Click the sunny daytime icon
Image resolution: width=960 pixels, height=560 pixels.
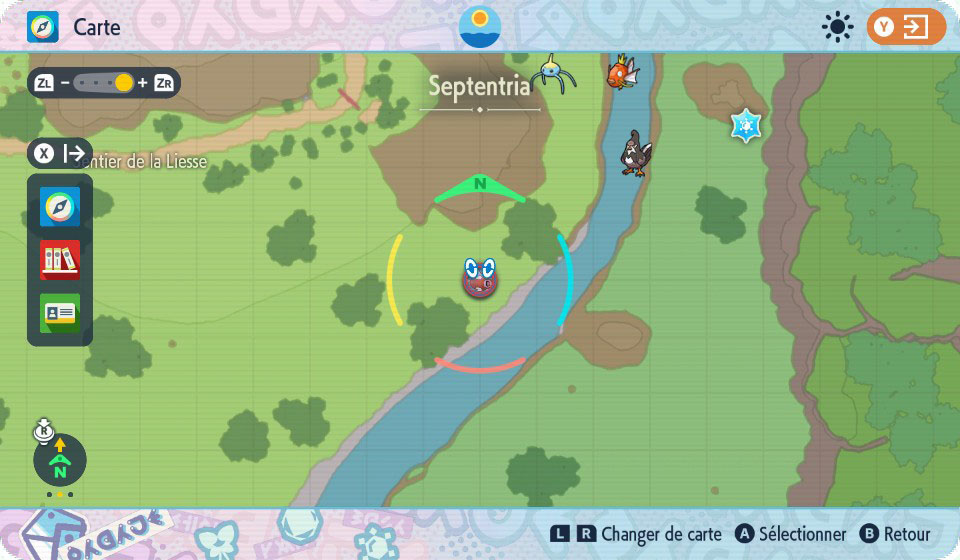836,27
